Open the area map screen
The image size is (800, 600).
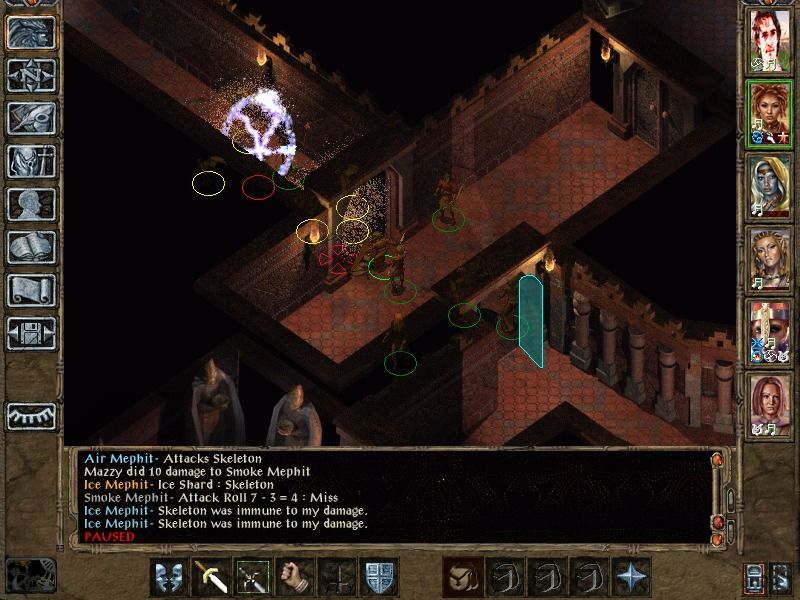coord(31,75)
